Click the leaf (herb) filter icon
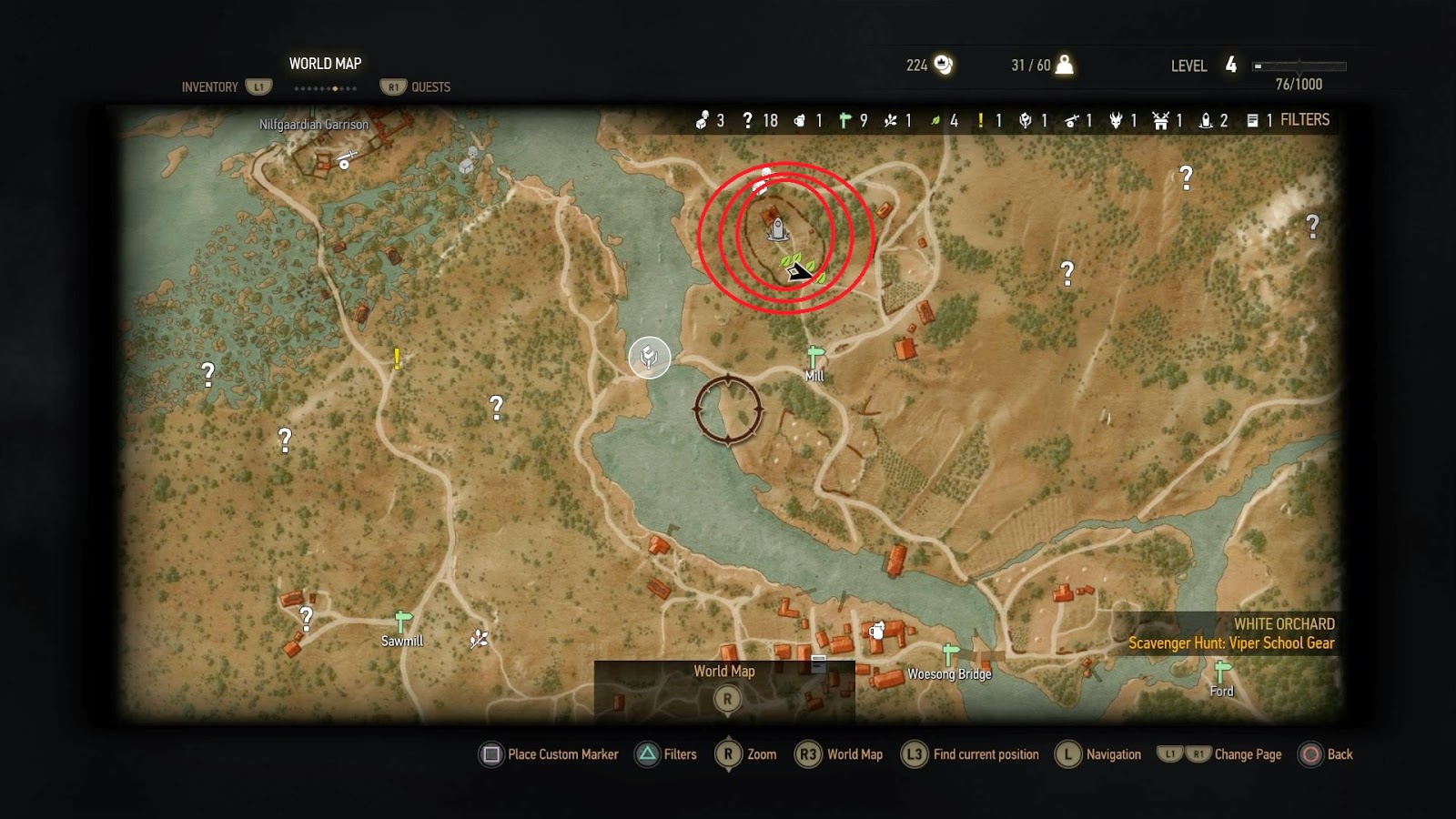The width and height of the screenshot is (1456, 819). point(935,119)
